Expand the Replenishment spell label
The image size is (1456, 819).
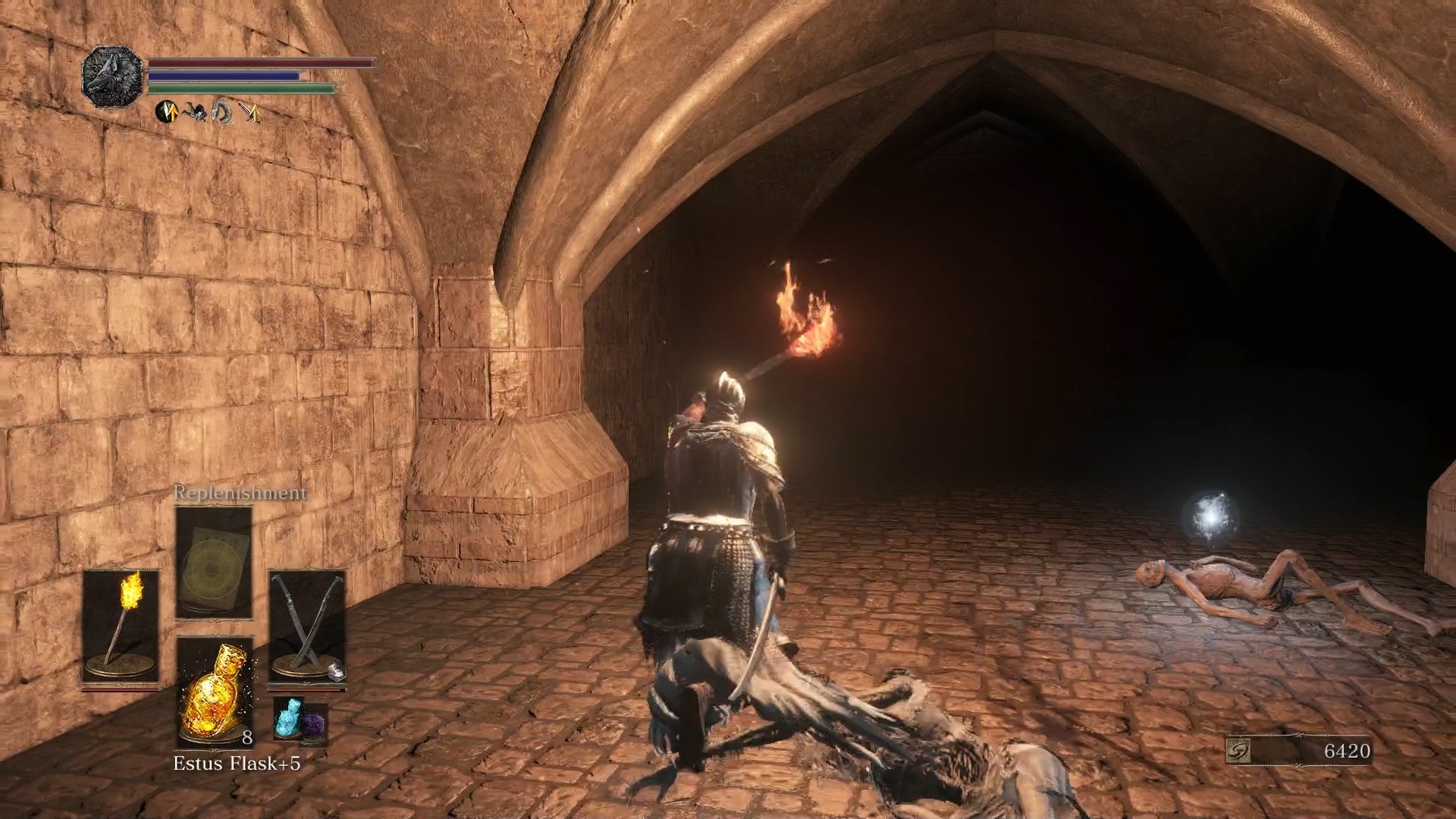coord(240,493)
